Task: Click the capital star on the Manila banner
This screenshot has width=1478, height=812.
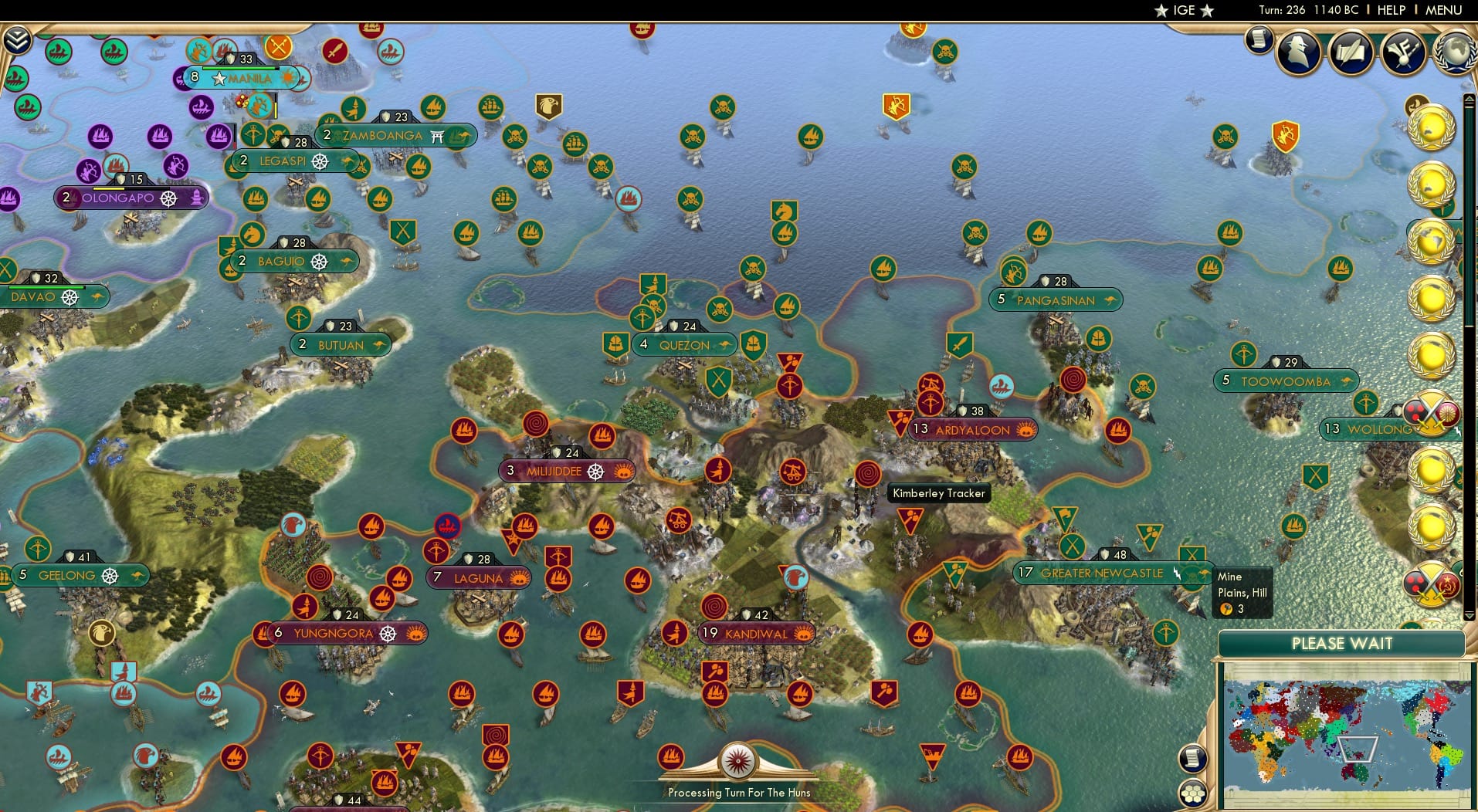Action: click(220, 78)
